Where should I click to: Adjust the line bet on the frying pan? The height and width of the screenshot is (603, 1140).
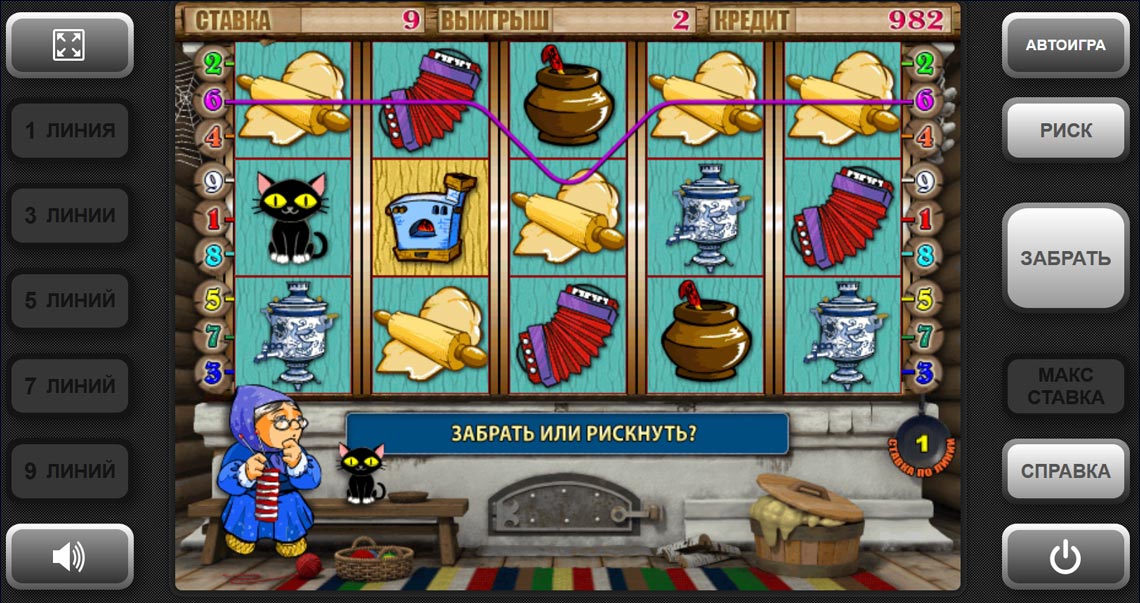click(x=922, y=442)
